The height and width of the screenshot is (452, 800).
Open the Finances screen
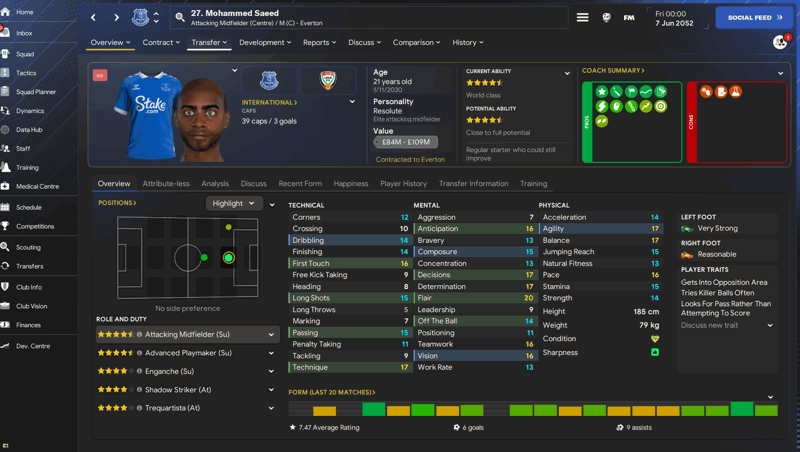pyautogui.click(x=28, y=325)
